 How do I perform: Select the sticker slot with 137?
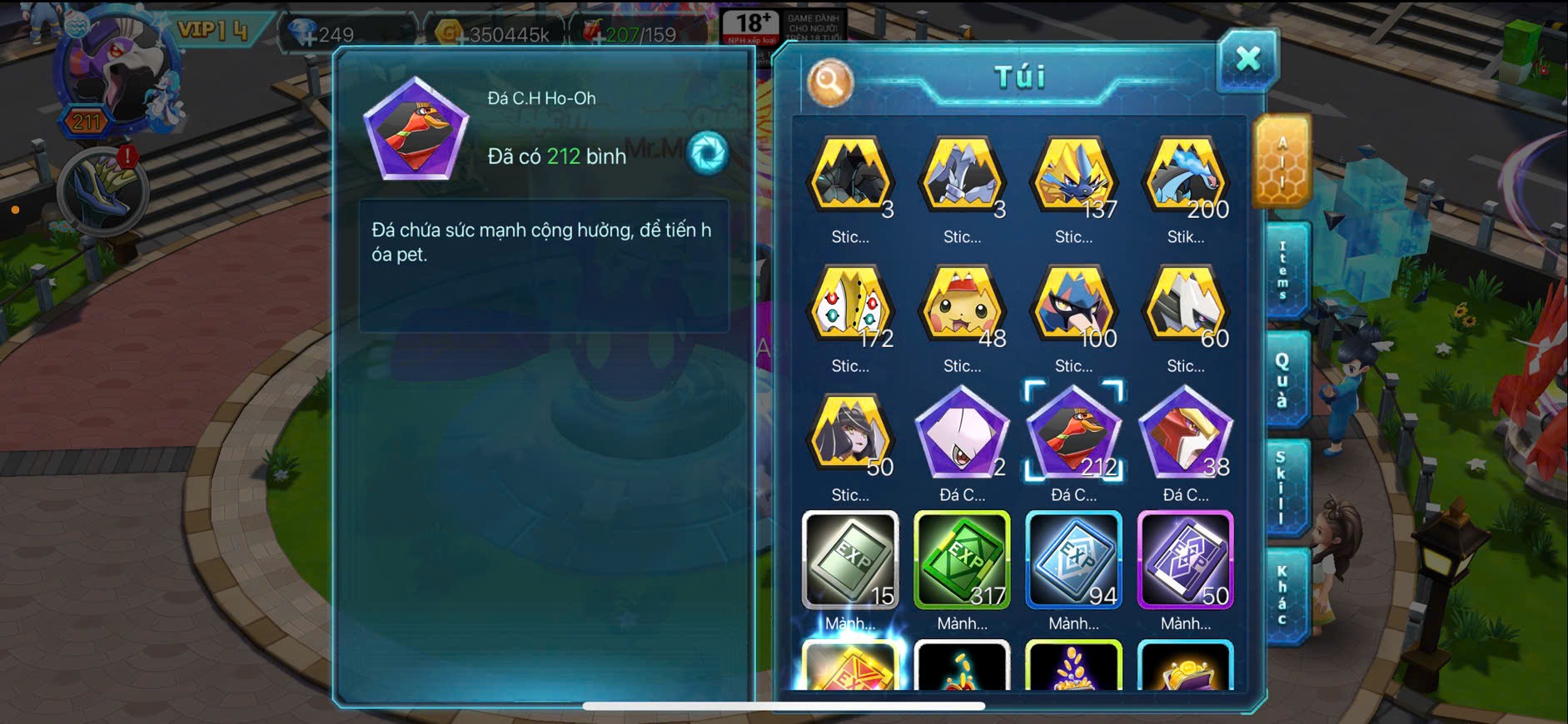(x=1073, y=177)
